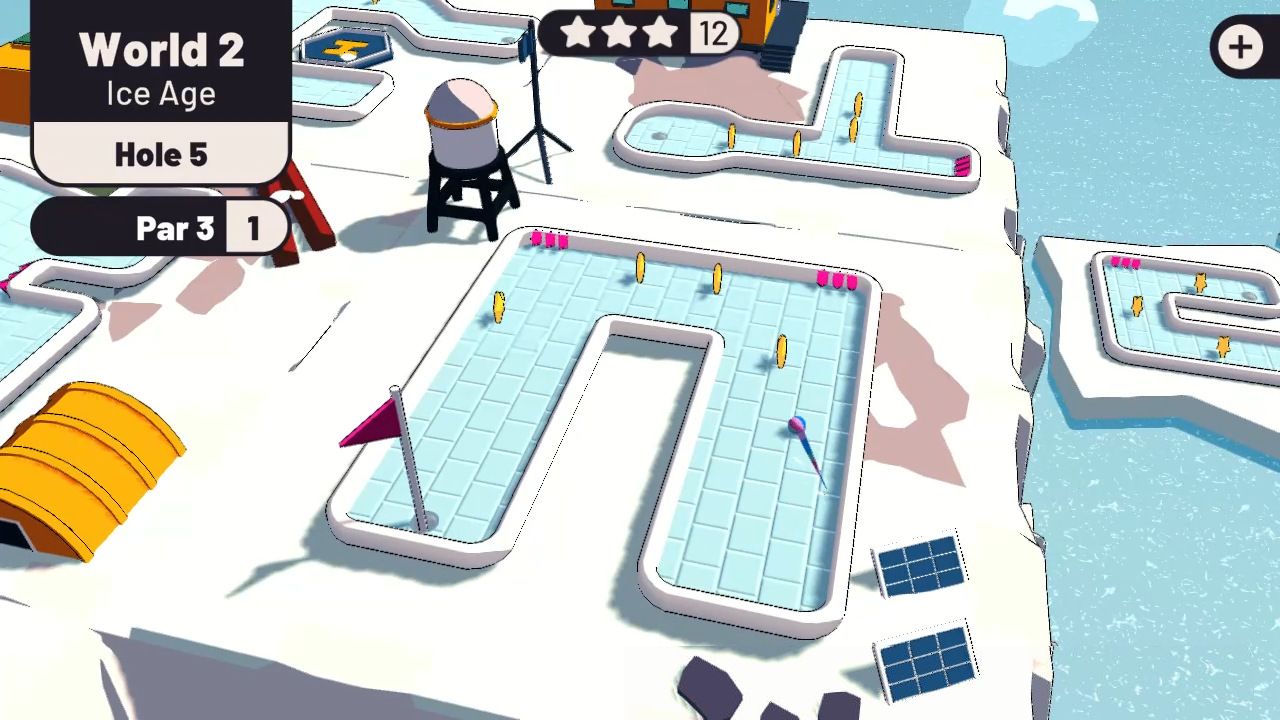Collect the coin near the top-left of course
This screenshot has width=1280, height=720.
pos(498,308)
